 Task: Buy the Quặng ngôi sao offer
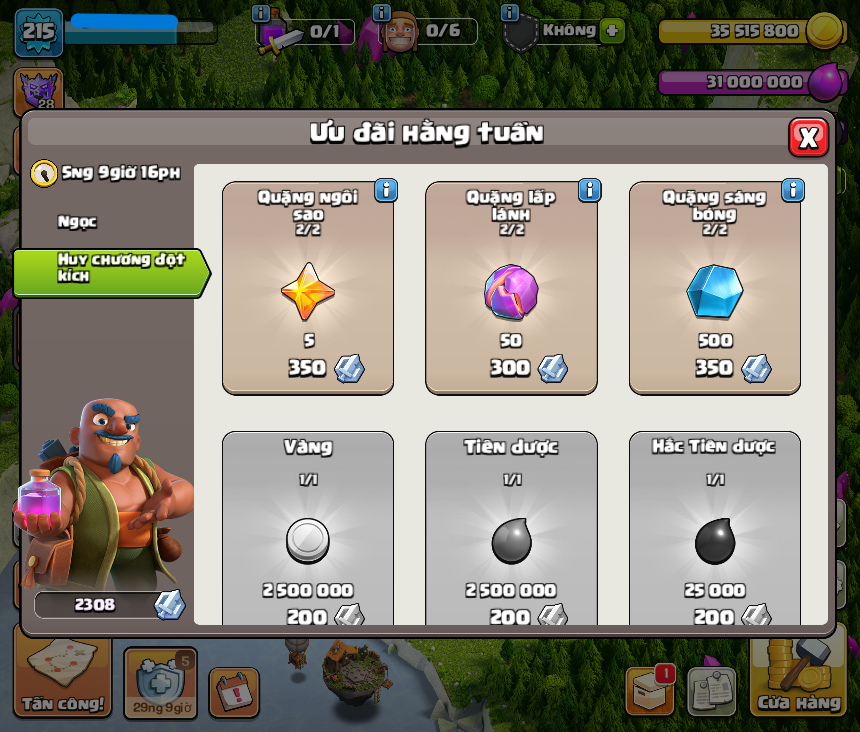tap(308, 288)
